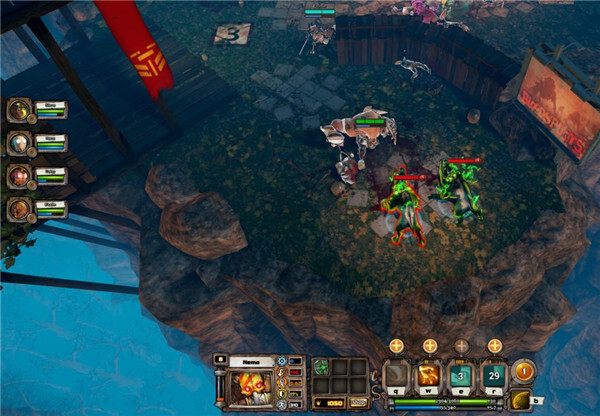This screenshot has height=416, width=600.
Task: Upgrade the W ability using its plus button
Action: coord(429,346)
